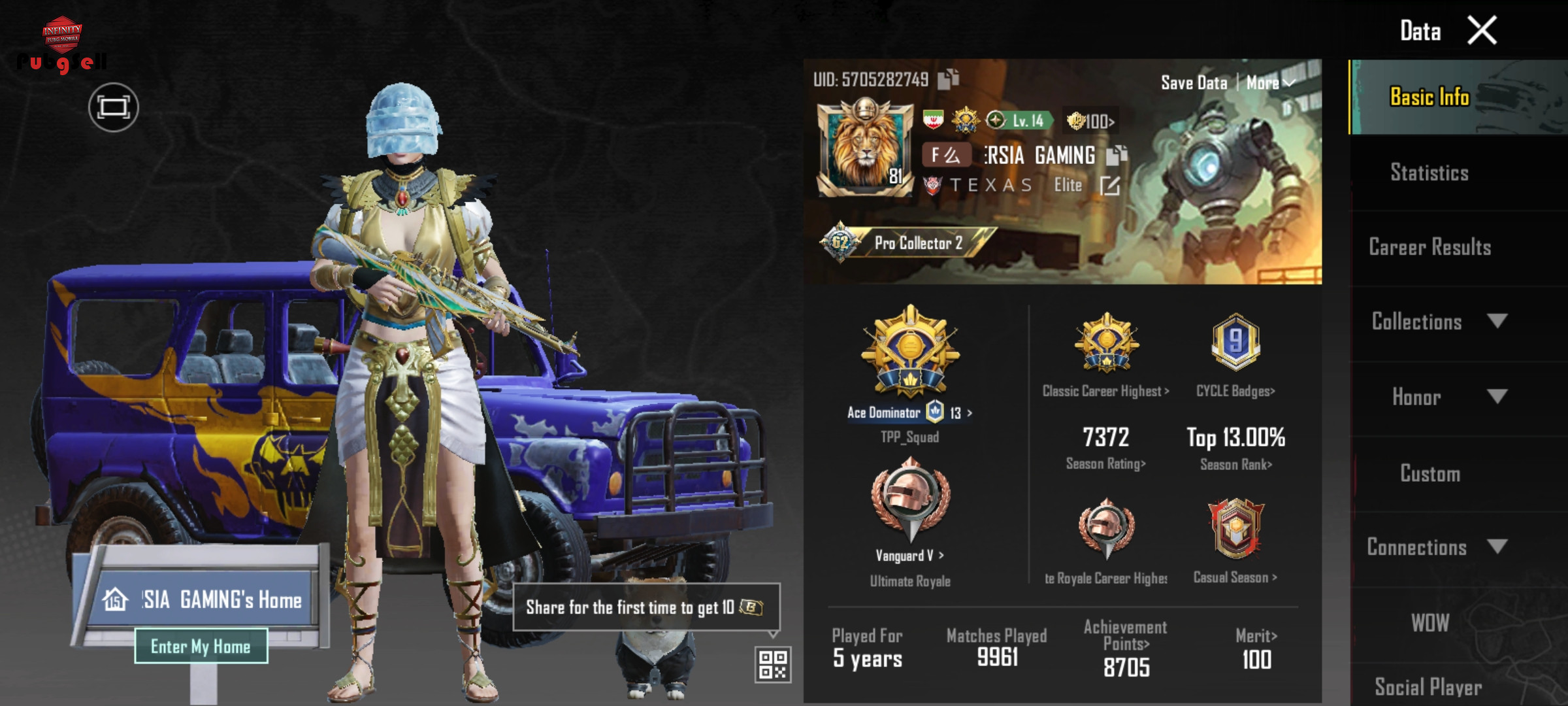The image size is (1568, 706).
Task: Open the QR code icon
Action: click(x=773, y=664)
